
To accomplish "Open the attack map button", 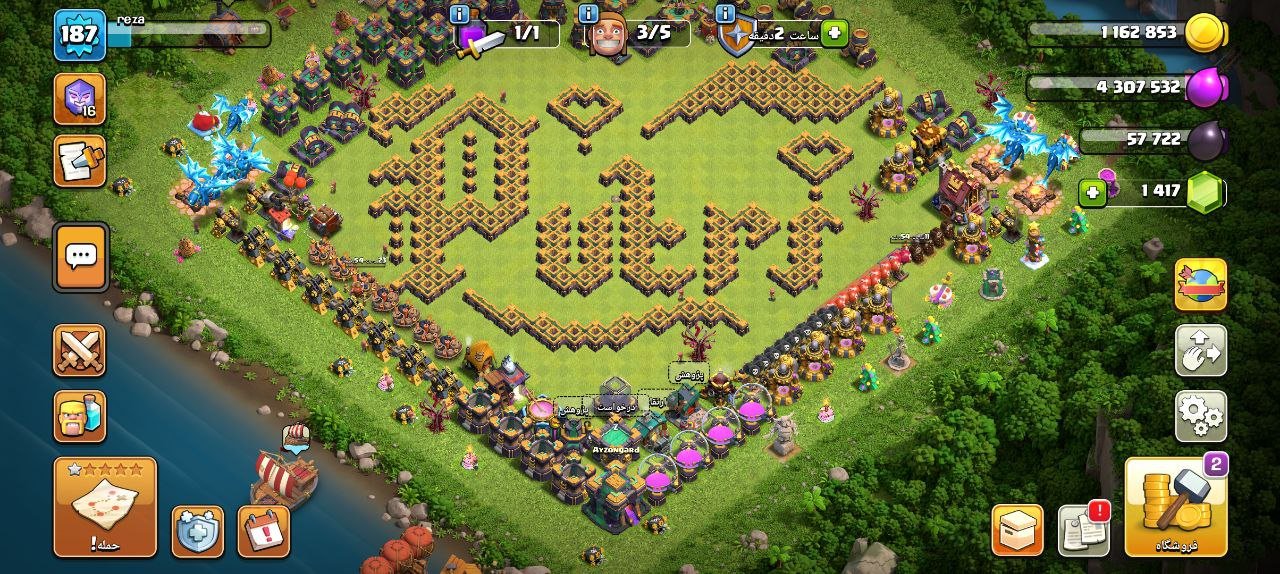I will click(x=105, y=506).
